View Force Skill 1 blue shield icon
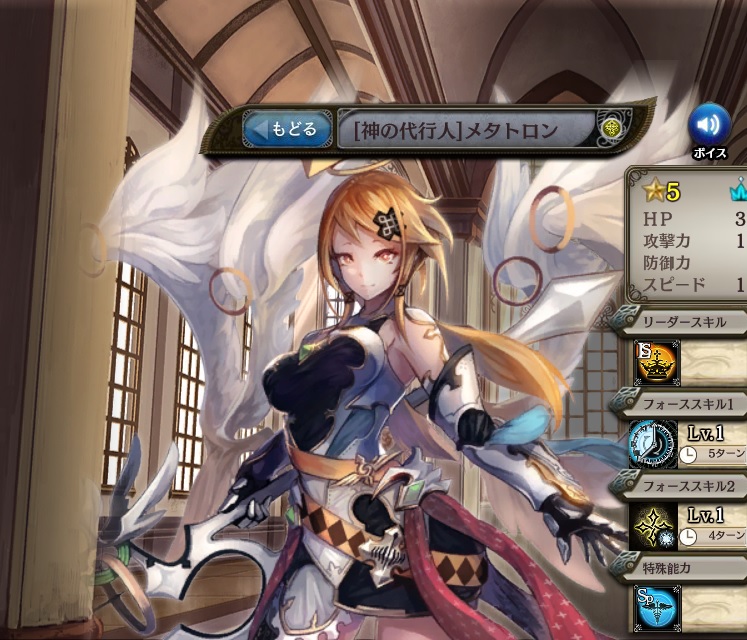This screenshot has width=747, height=640. (x=652, y=445)
